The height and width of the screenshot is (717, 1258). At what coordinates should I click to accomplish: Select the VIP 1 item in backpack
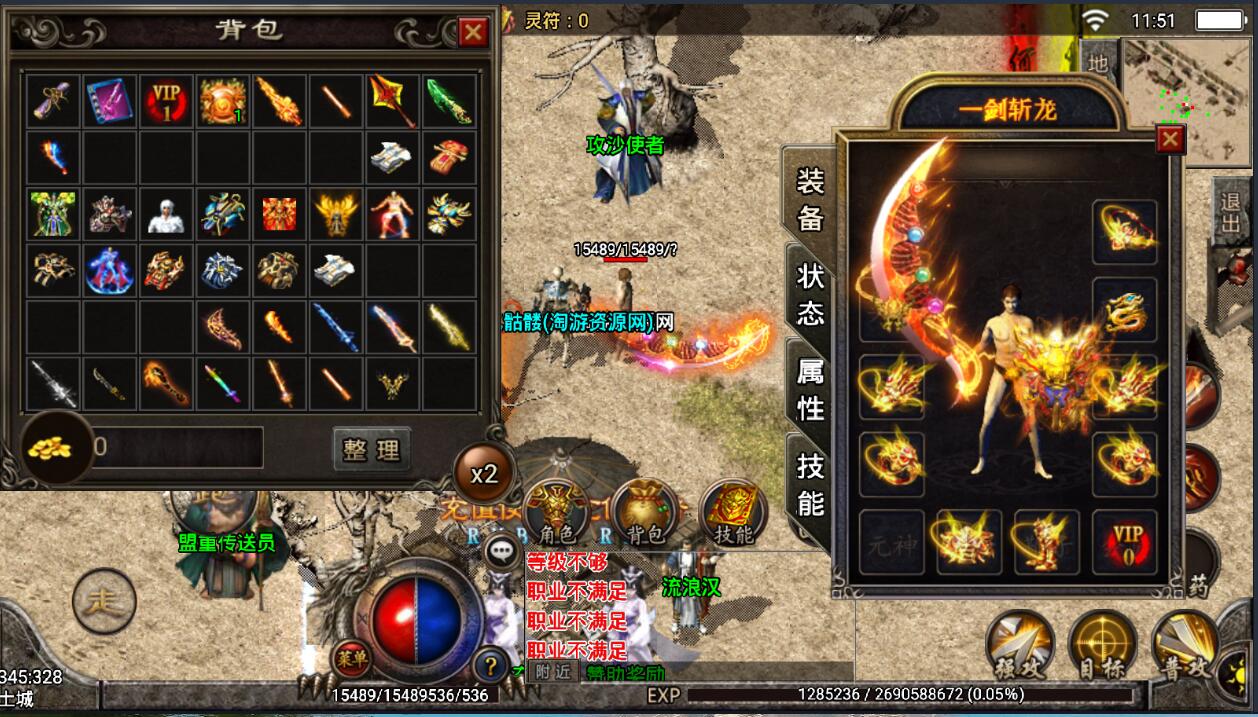point(166,101)
